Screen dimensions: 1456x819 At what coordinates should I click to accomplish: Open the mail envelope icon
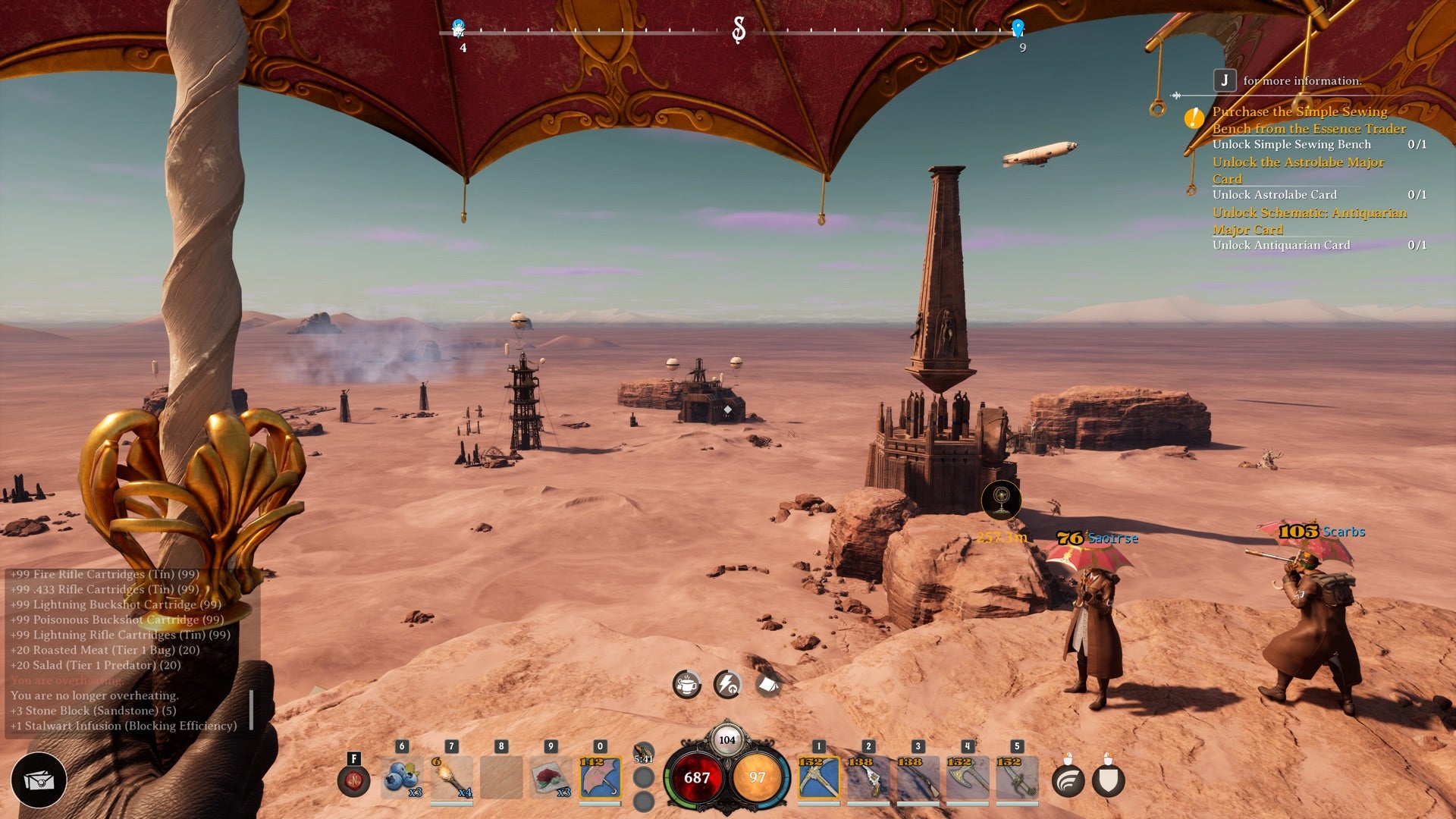tap(39, 780)
